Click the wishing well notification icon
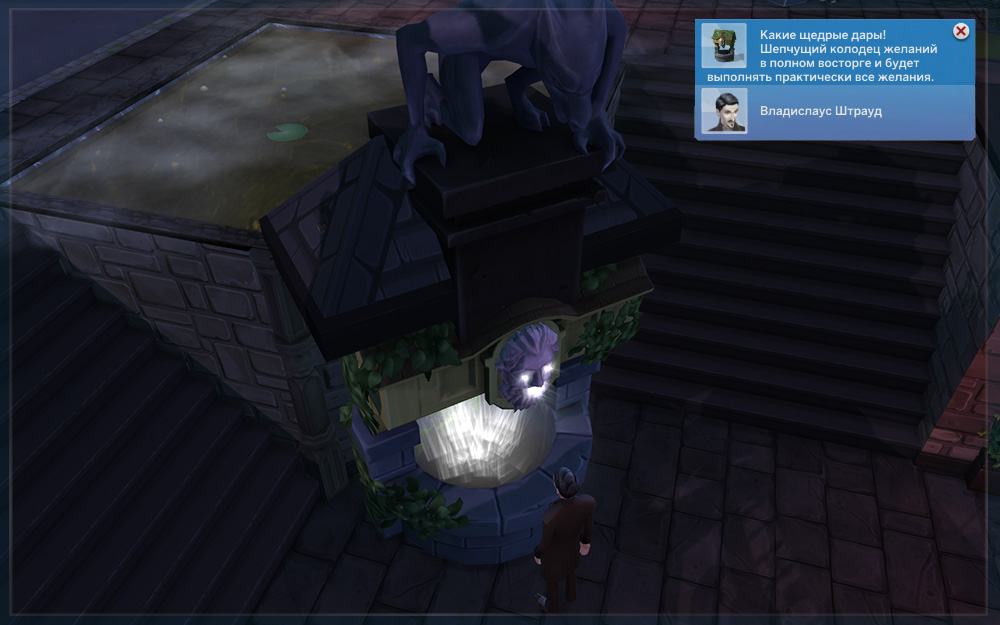Screen dimensions: 1000x625 pos(723,46)
